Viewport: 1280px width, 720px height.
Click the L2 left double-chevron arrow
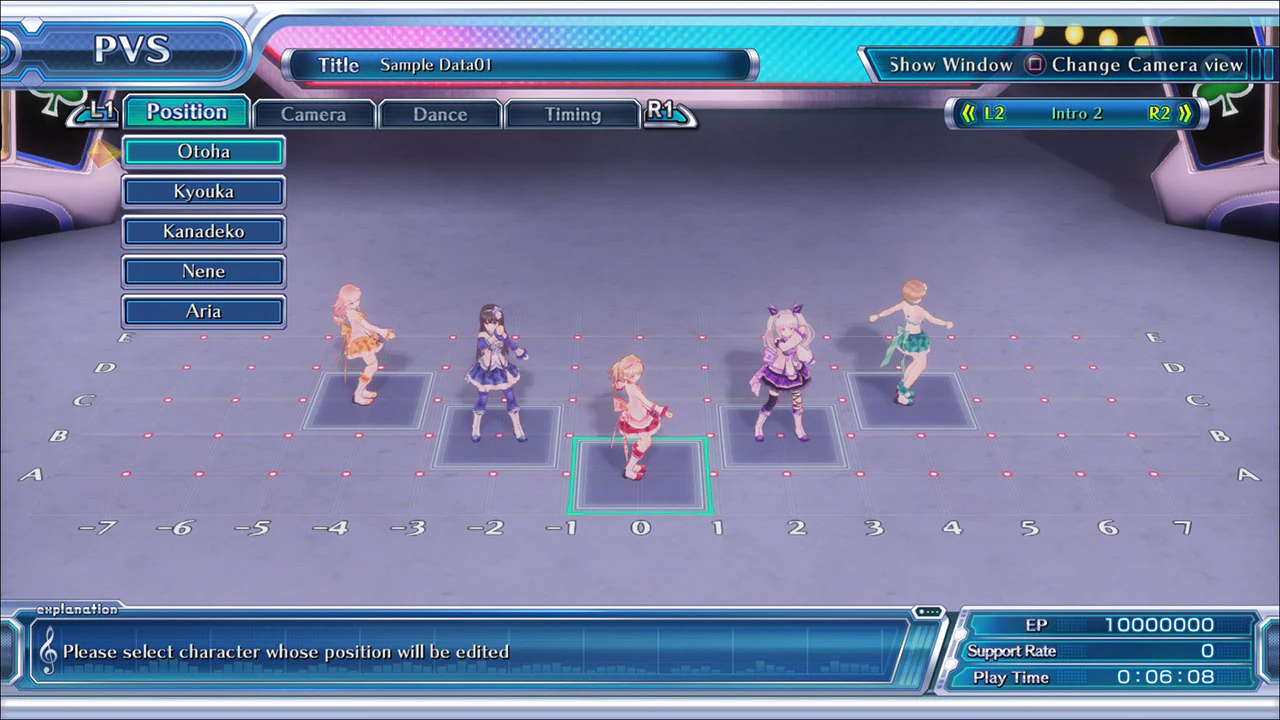(968, 113)
